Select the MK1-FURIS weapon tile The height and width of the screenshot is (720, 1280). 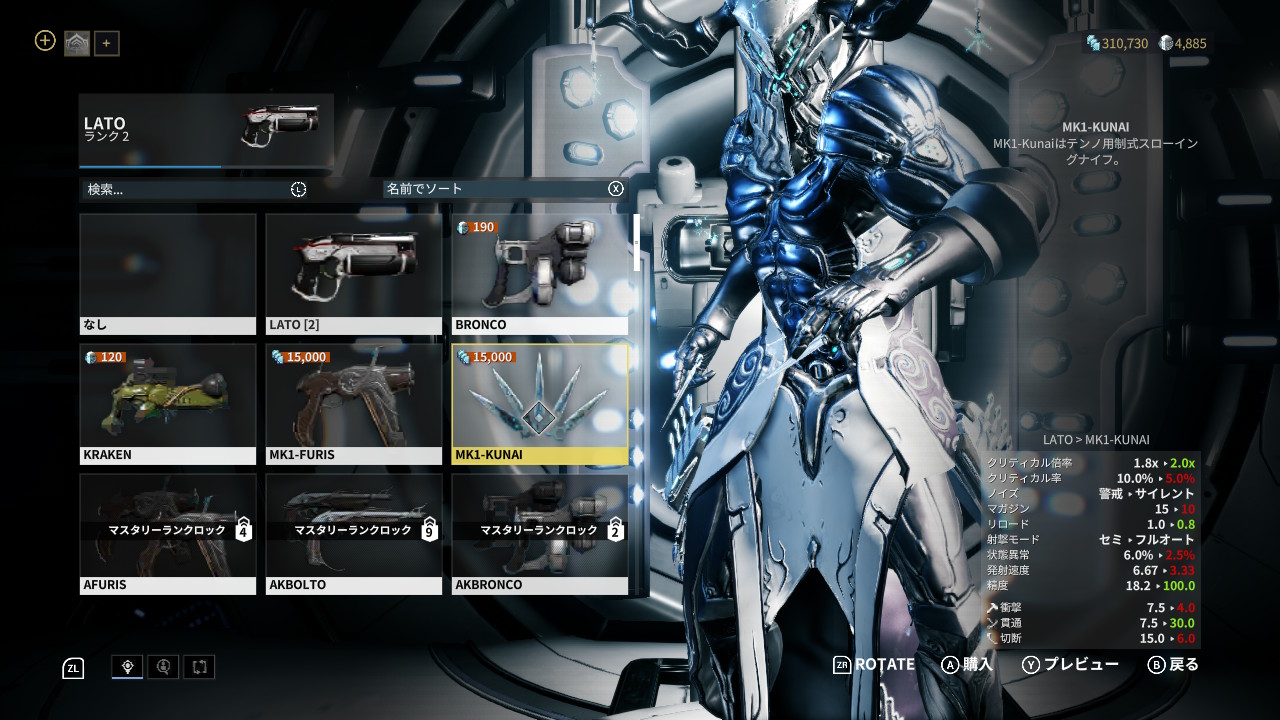[x=354, y=404]
